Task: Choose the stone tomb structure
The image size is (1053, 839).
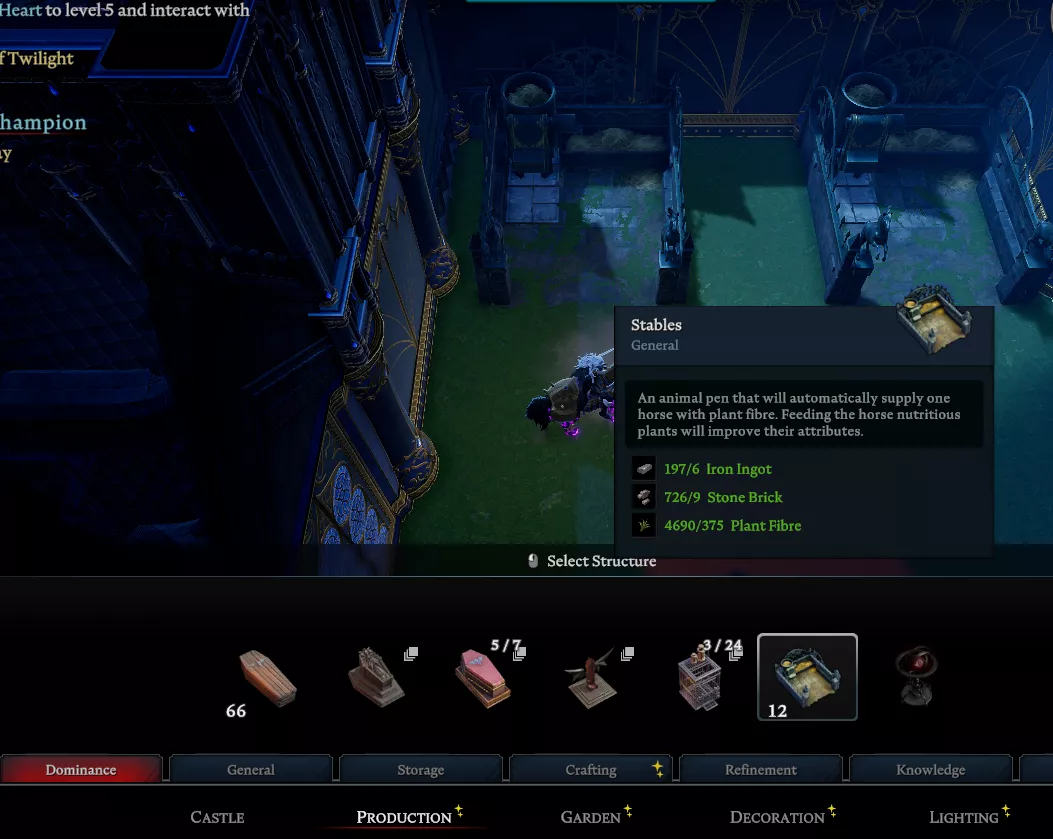Action: 375,677
